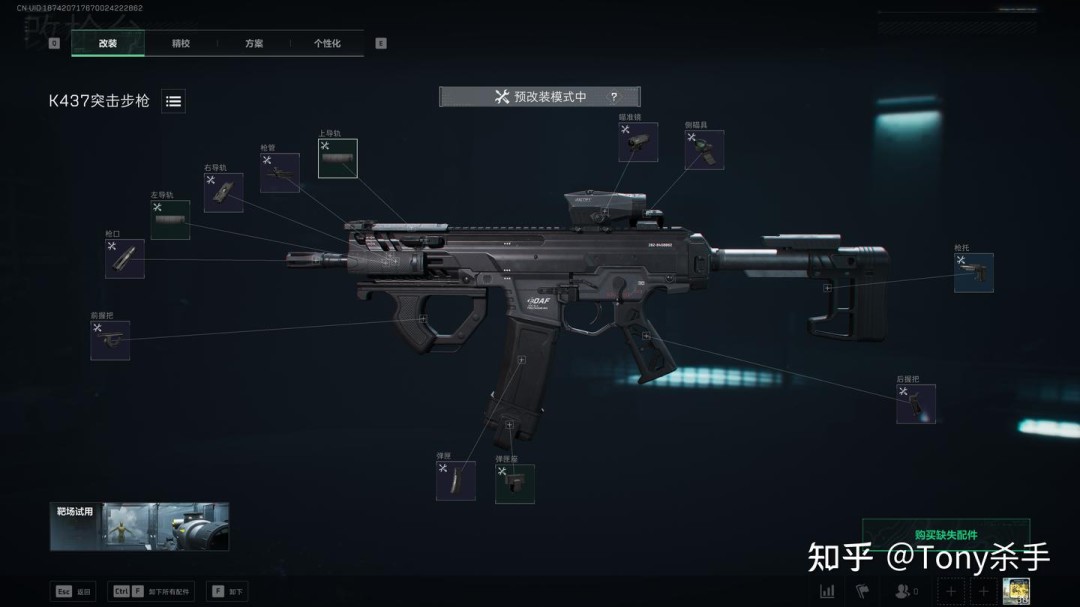1080x607 pixels.
Task: Select the 前握把 foregrip slot
Action: click(110, 340)
